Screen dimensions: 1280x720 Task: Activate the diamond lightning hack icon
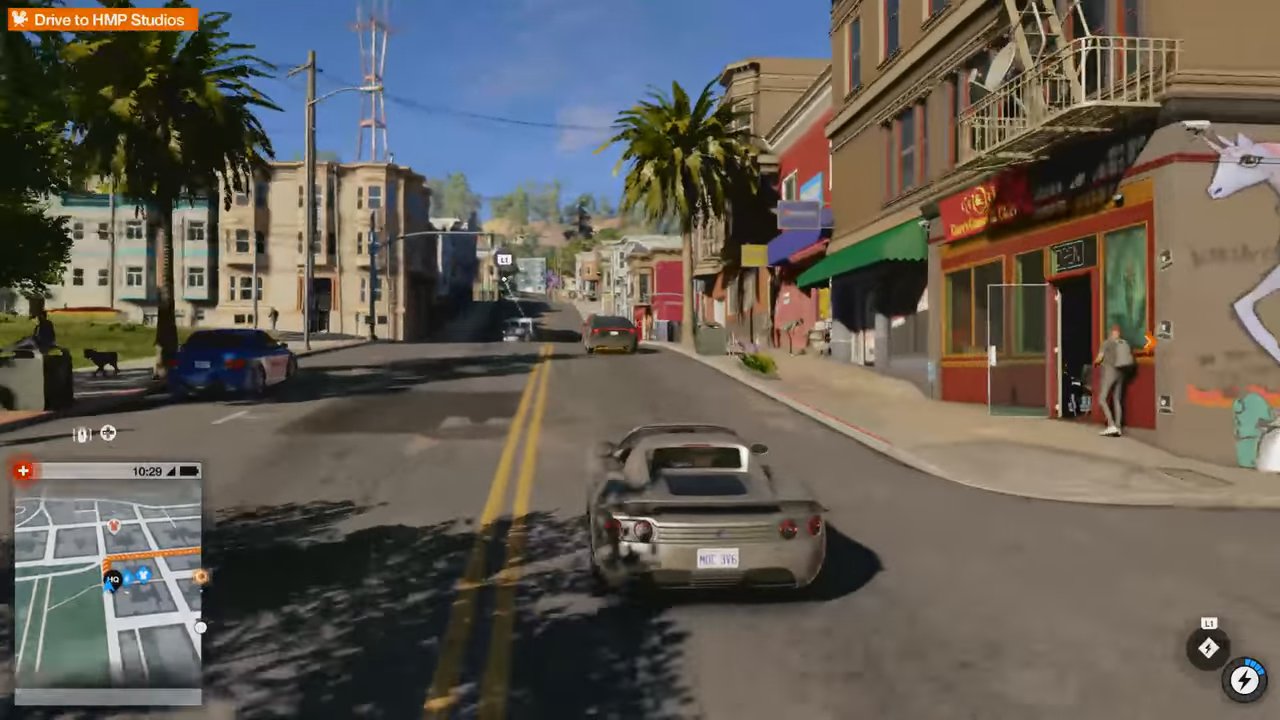(x=1208, y=648)
